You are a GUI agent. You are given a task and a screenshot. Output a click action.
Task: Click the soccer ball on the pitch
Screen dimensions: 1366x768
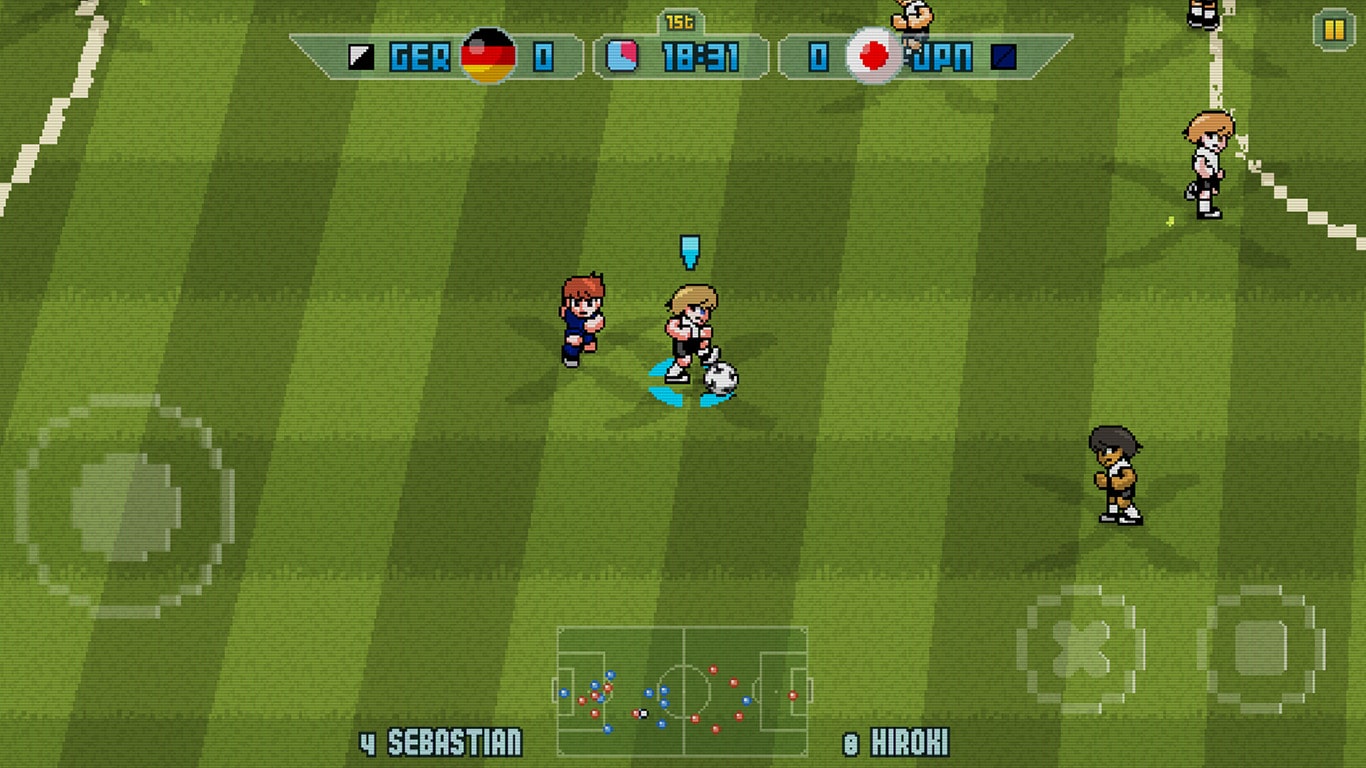pyautogui.click(x=722, y=375)
